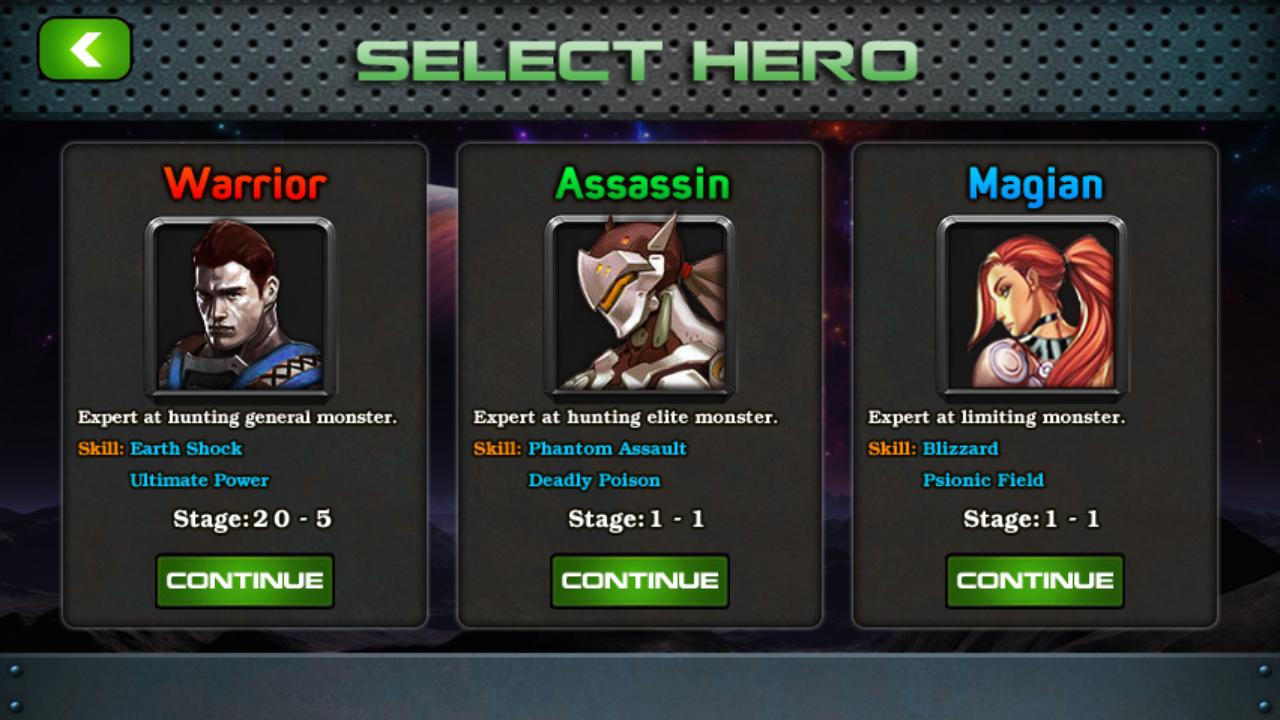Screen dimensions: 1280x720
Task: Click the Psionic Field skill entry
Action: tap(985, 480)
